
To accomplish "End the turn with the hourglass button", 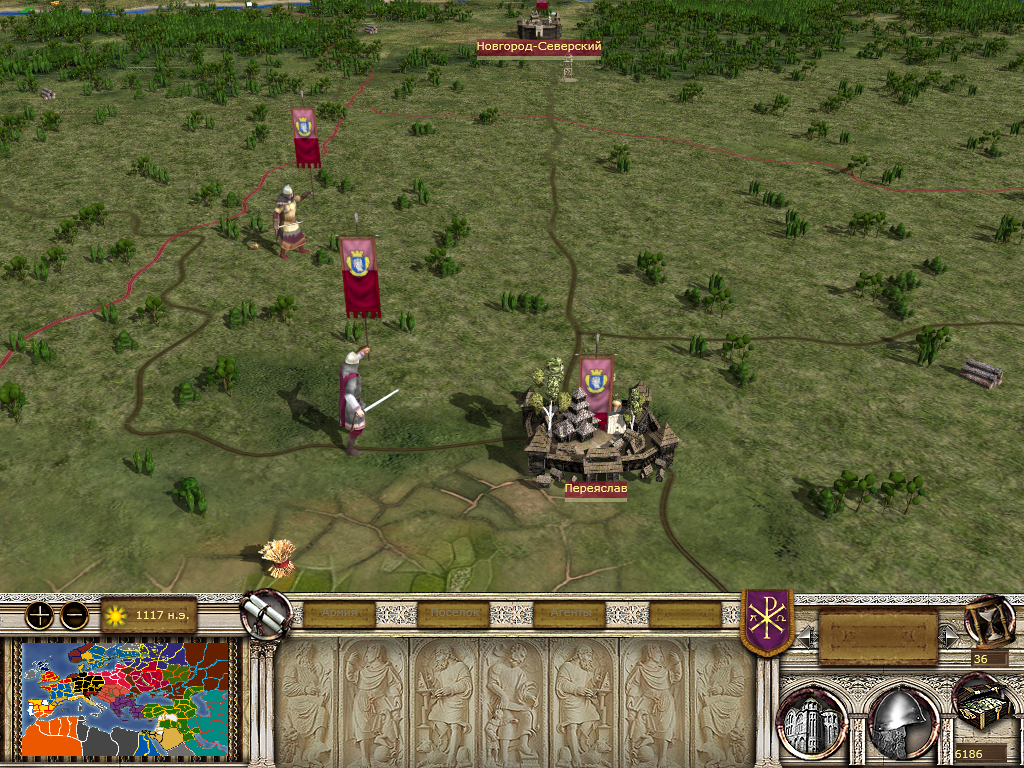I will 989,622.
